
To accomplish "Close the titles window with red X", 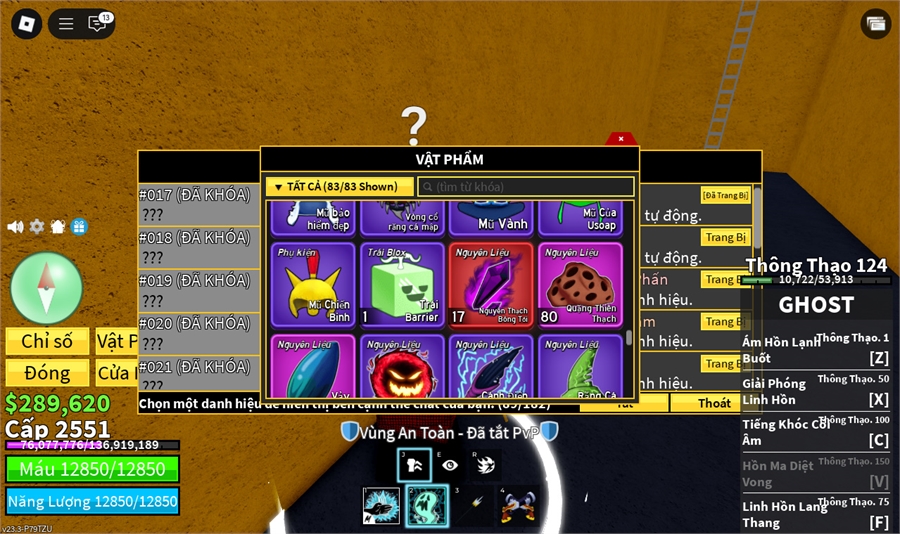I will [620, 139].
